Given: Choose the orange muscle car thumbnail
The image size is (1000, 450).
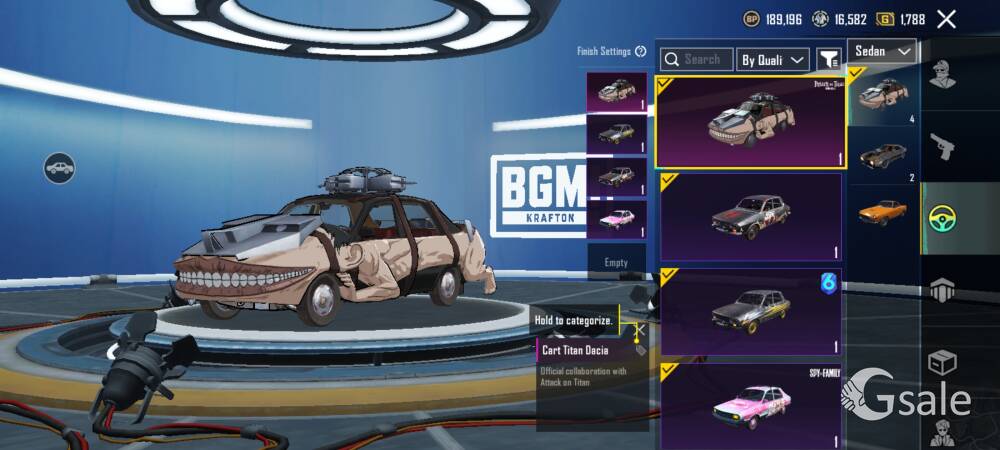Looking at the screenshot, I should click(x=882, y=212).
